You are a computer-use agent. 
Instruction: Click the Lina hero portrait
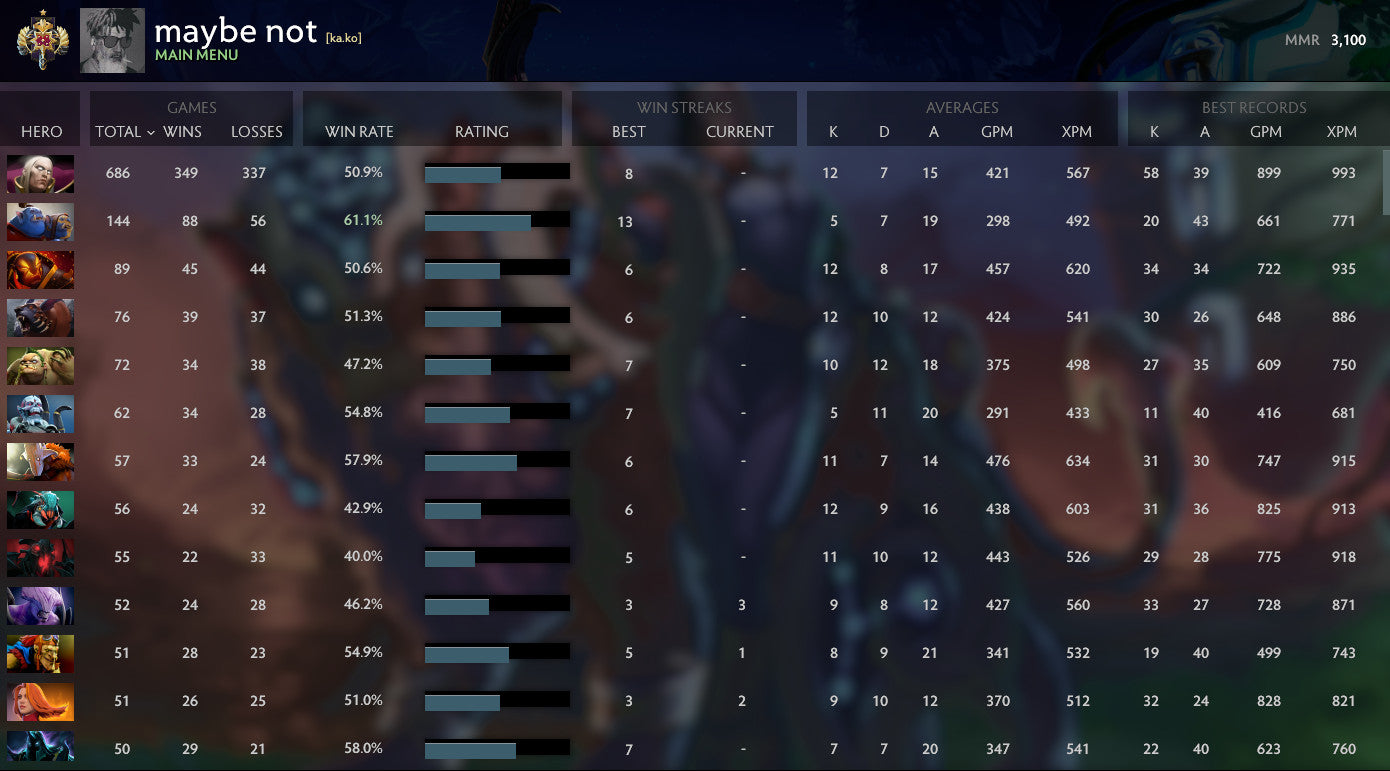pos(40,701)
